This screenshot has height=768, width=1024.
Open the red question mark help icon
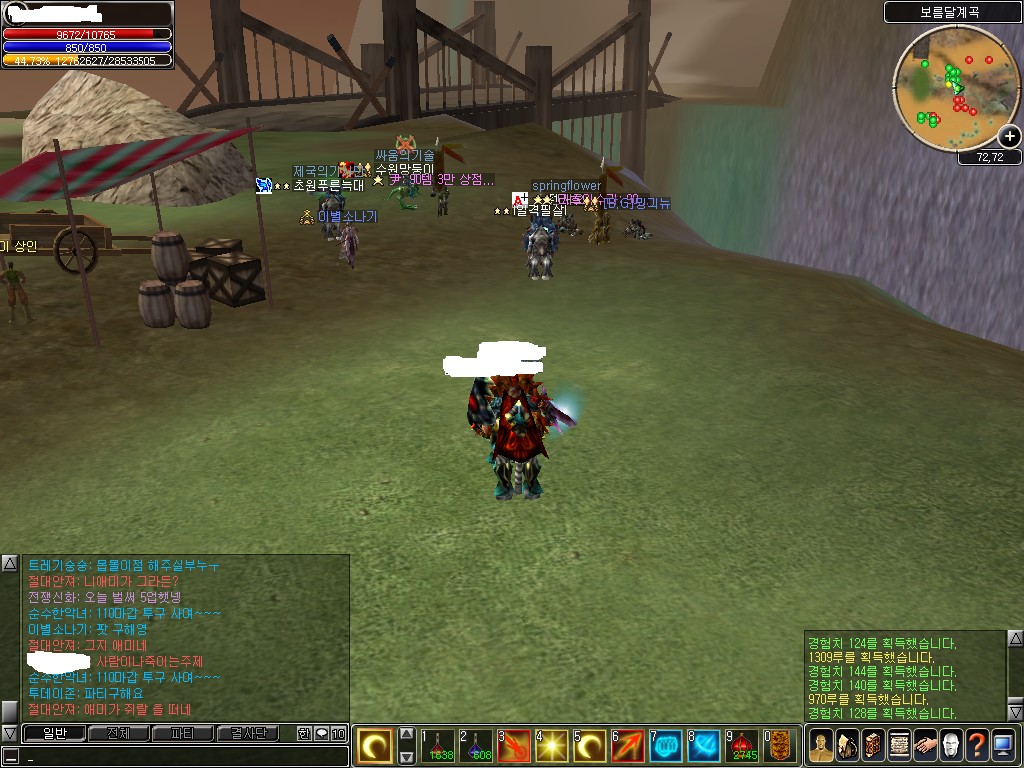coord(977,746)
